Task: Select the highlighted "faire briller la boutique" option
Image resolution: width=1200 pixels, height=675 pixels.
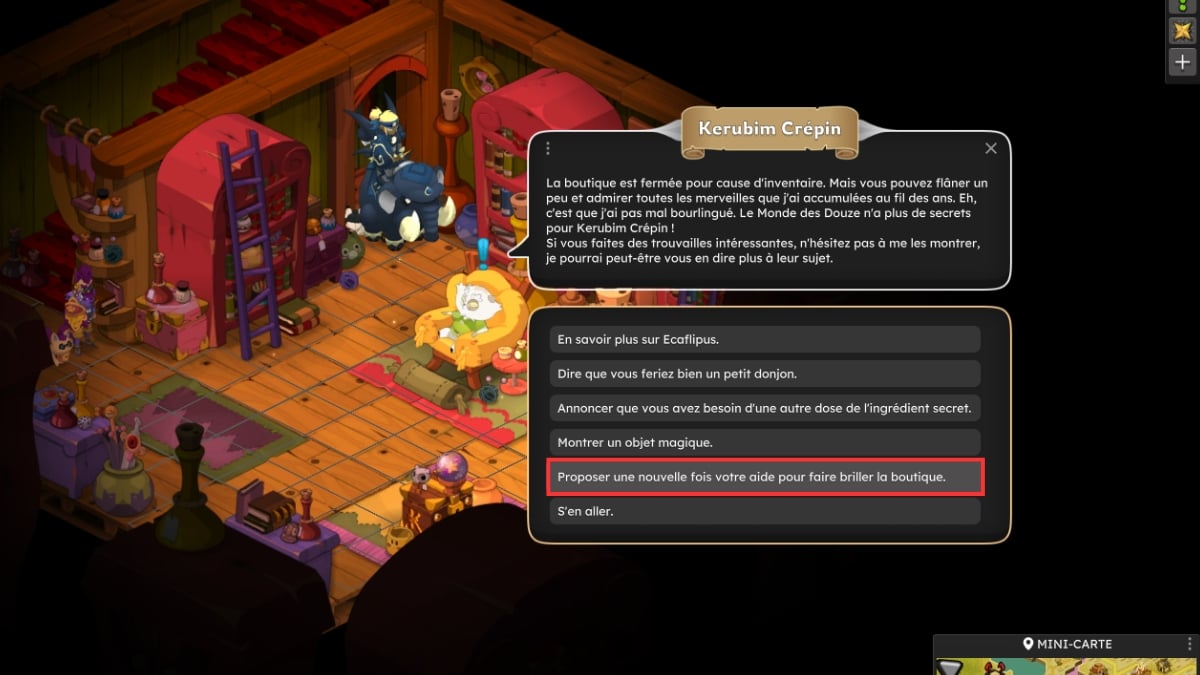Action: pyautogui.click(x=764, y=477)
